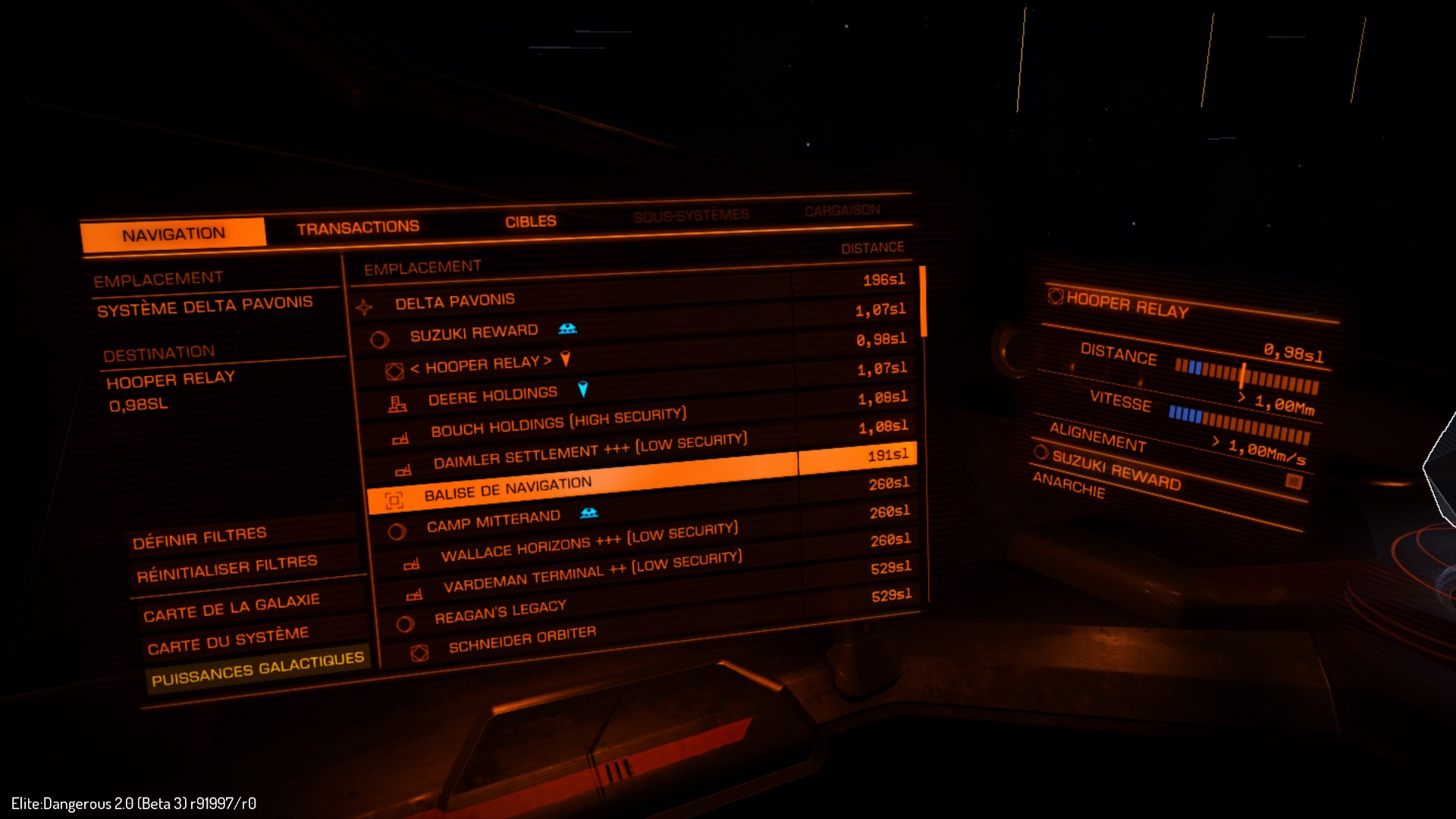Screen dimensions: 1456x819
Task: Pick Vardeman Terminal ++ row
Action: (592, 573)
